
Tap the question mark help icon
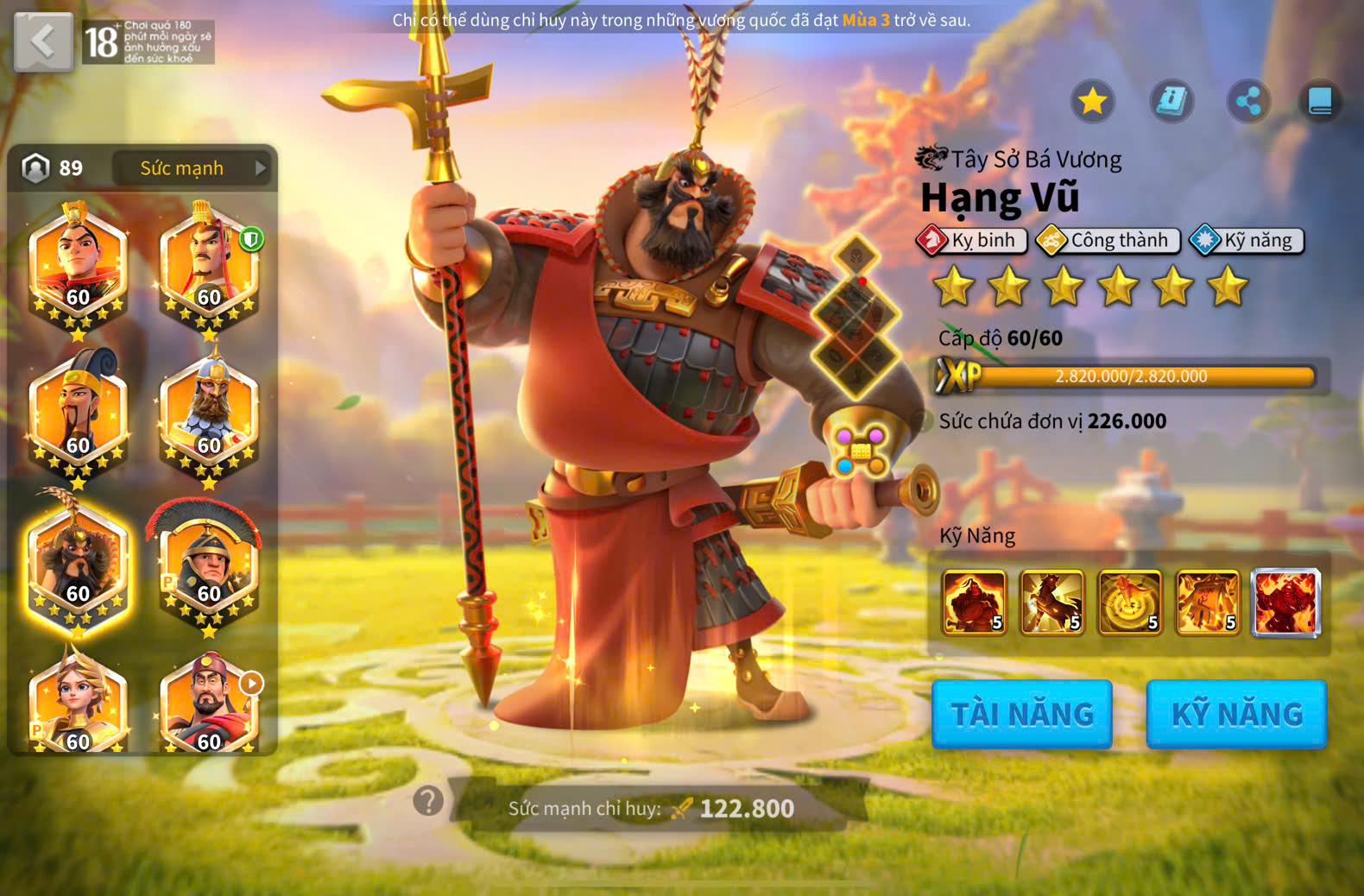(x=428, y=801)
